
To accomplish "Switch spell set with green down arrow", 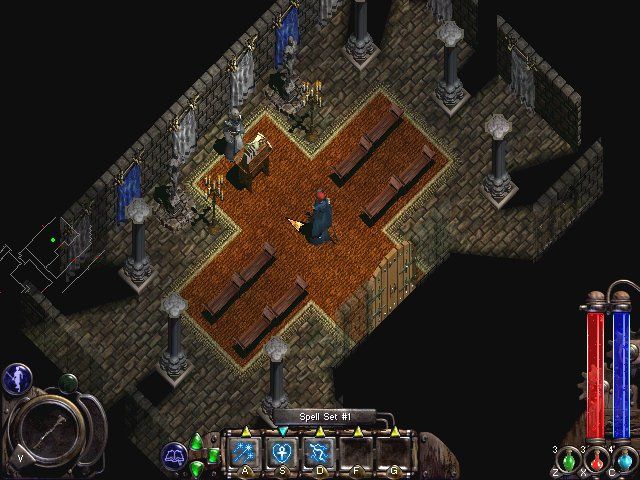I will (197, 468).
